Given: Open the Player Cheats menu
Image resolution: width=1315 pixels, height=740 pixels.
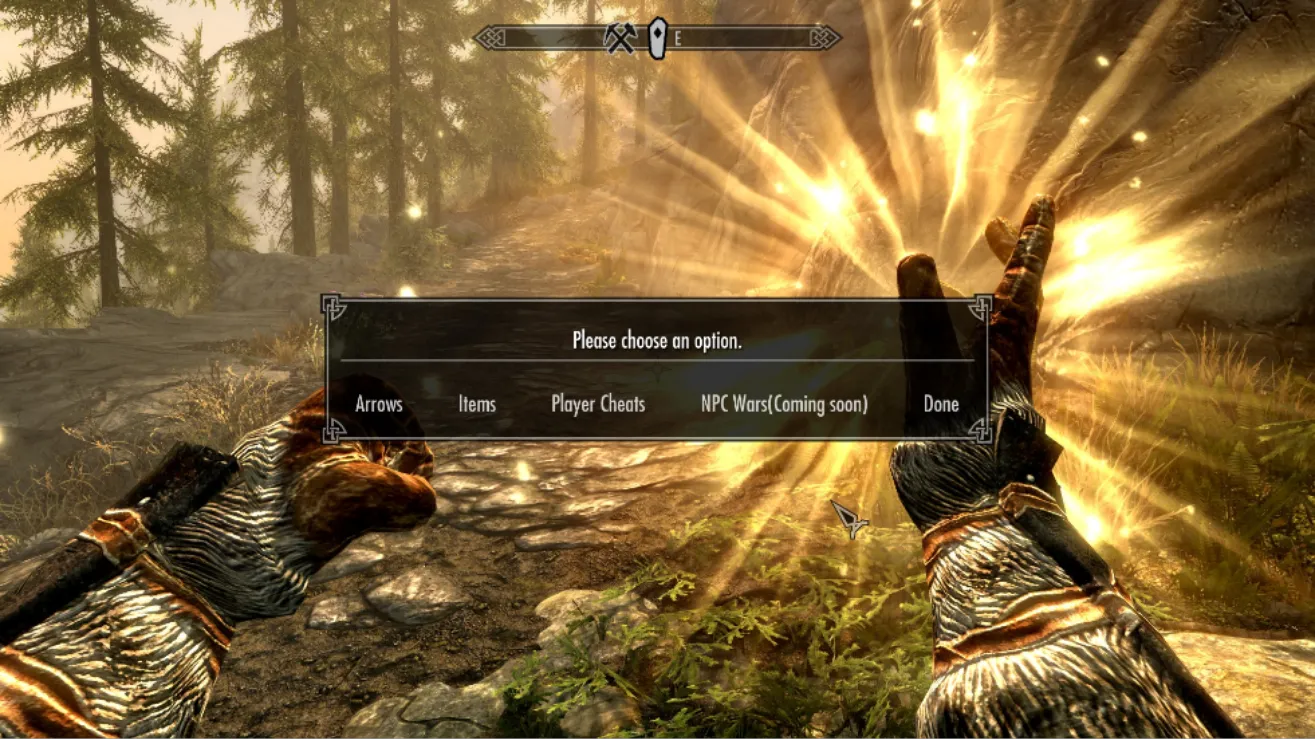Looking at the screenshot, I should 598,404.
